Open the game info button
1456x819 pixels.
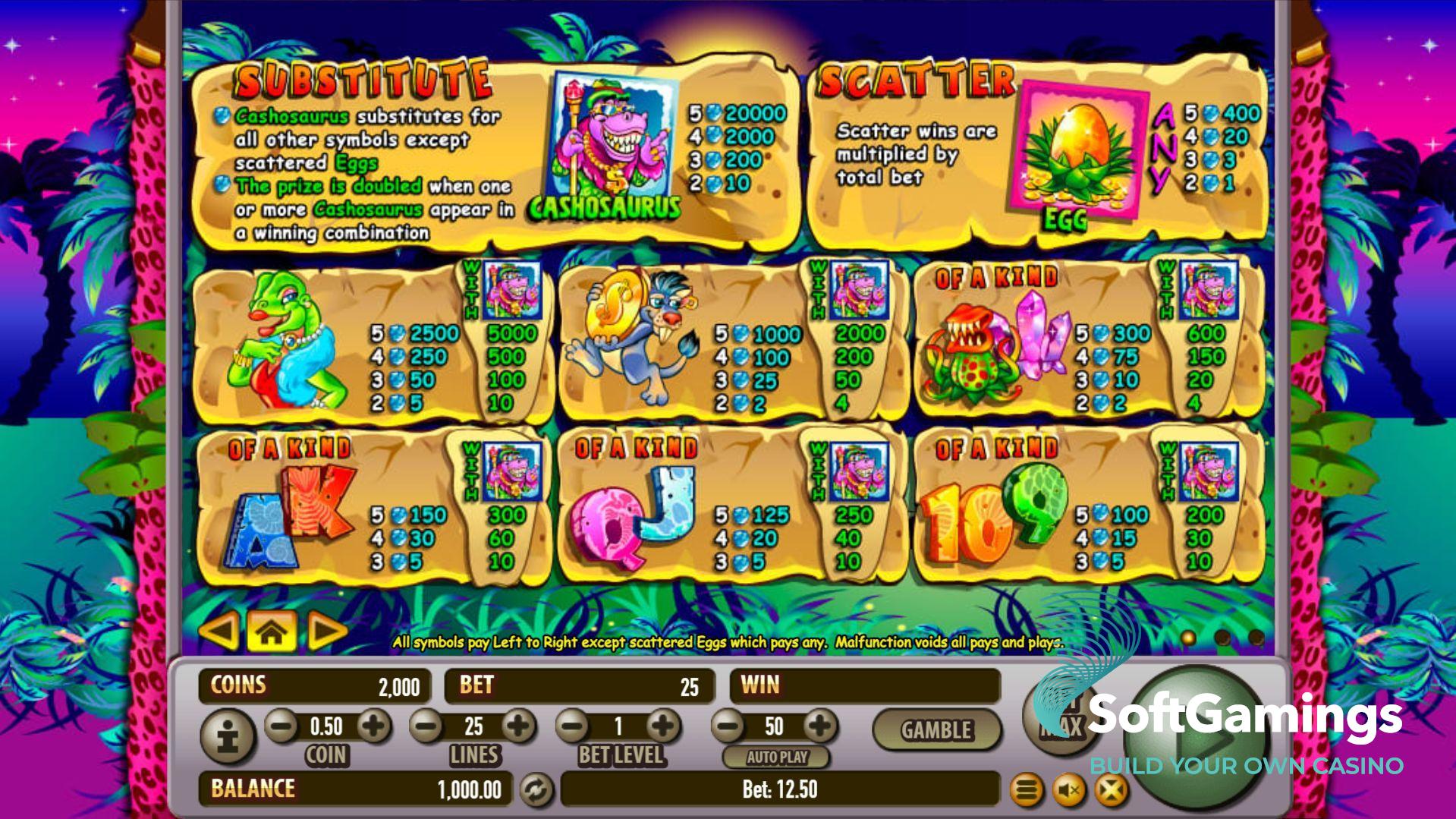click(x=228, y=735)
